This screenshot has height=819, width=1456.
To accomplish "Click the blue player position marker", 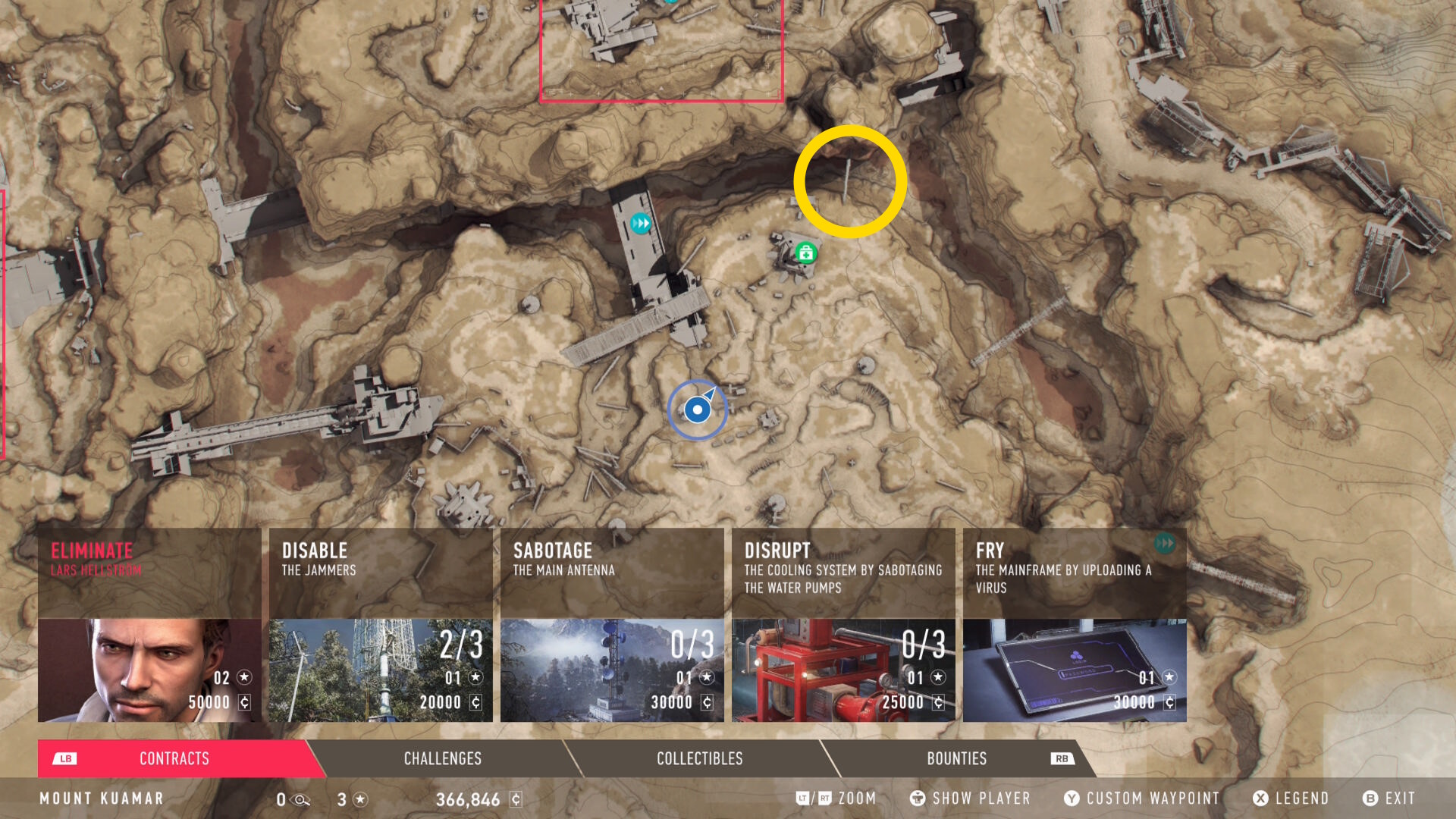I will (697, 410).
